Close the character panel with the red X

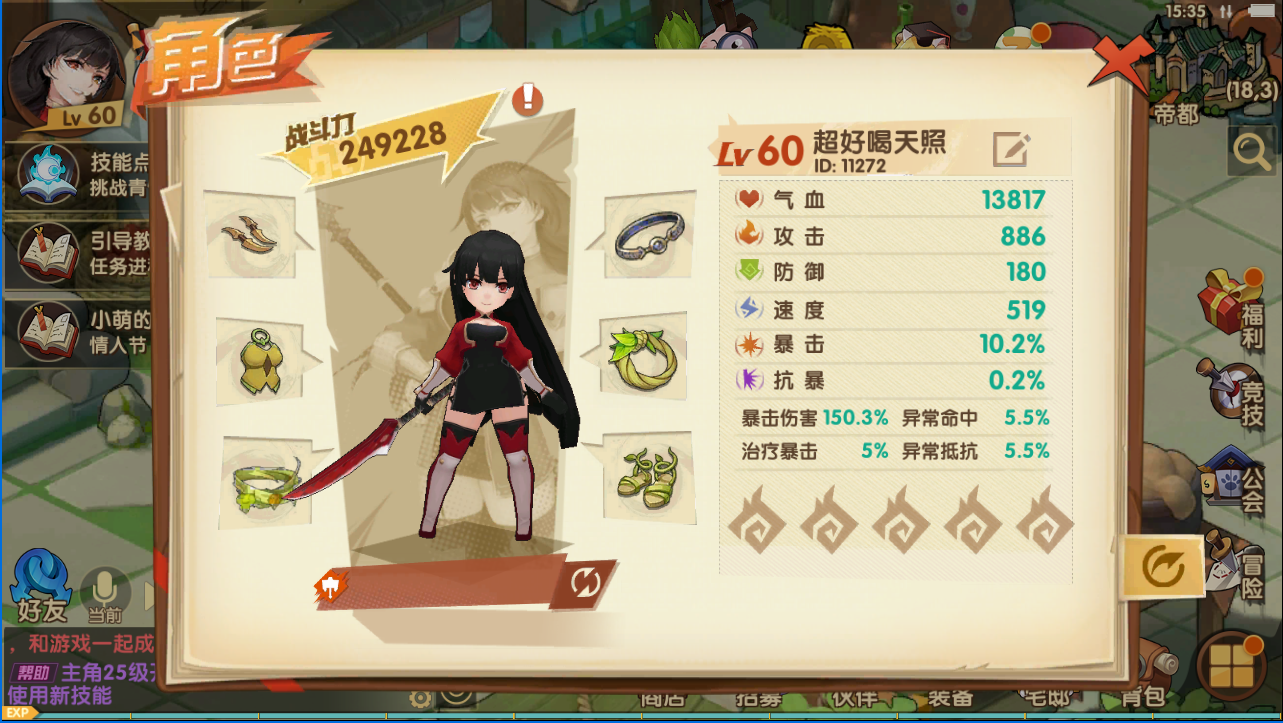tap(1122, 62)
